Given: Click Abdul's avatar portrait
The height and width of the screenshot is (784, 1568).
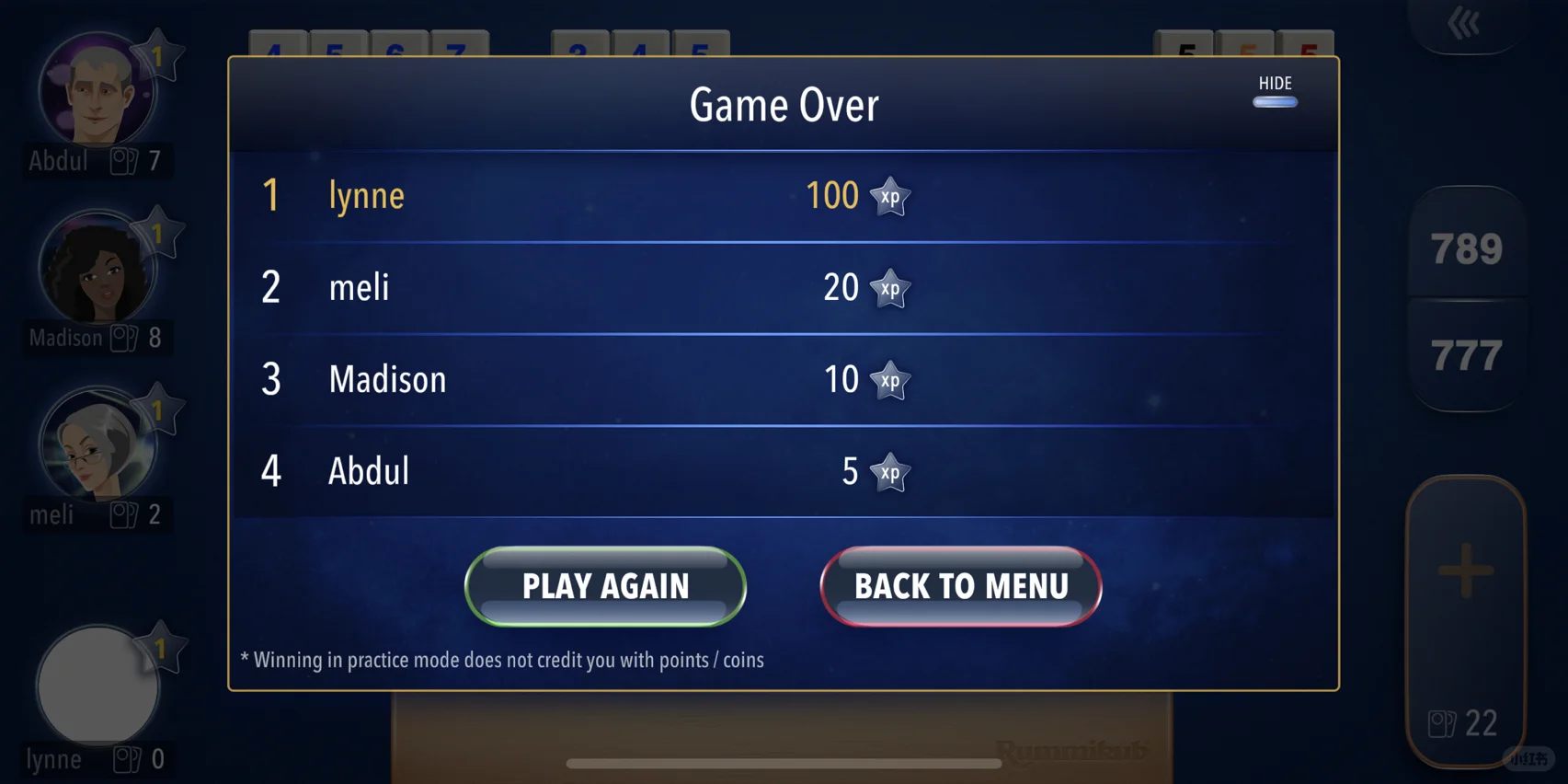Looking at the screenshot, I should (x=95, y=89).
